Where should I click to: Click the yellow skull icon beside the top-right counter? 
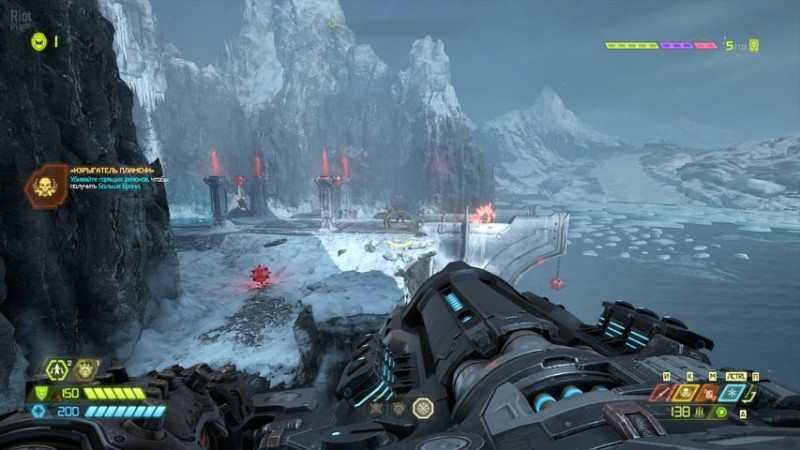tap(754, 45)
